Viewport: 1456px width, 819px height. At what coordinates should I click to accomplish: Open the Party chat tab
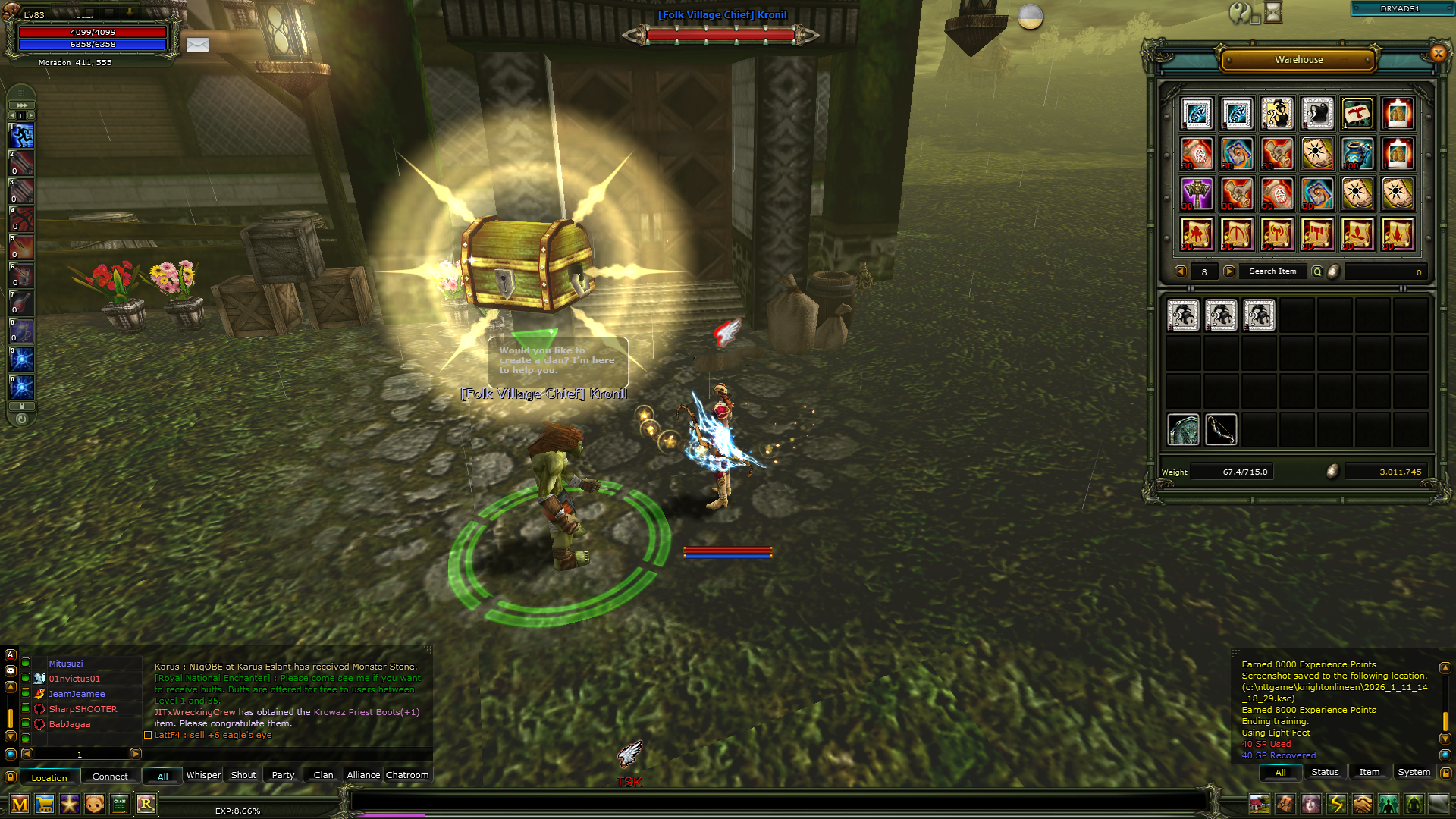[x=282, y=775]
